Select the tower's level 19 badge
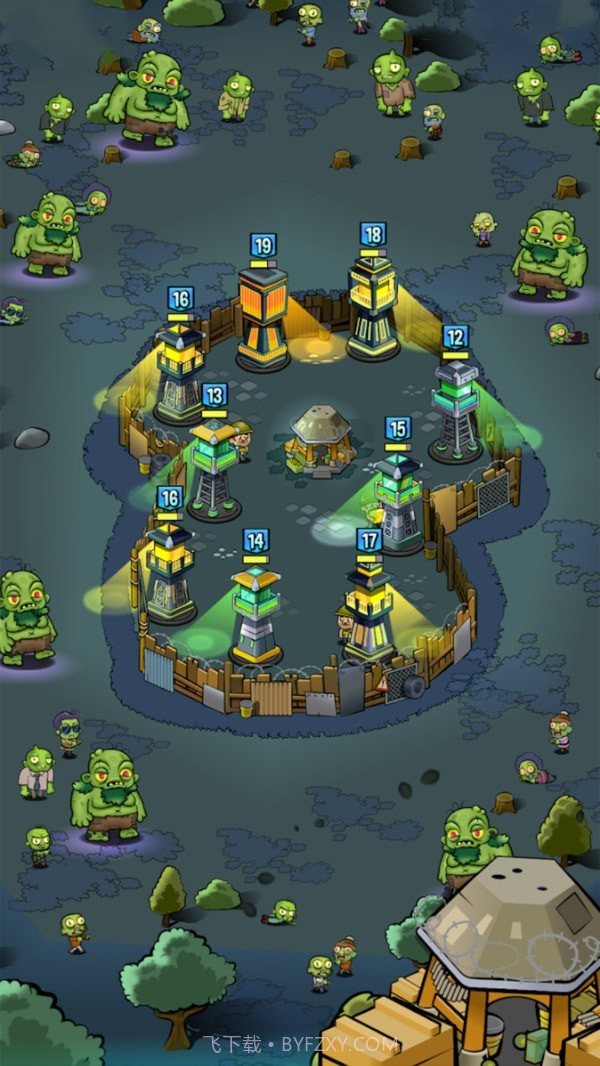This screenshot has height=1066, width=600. click(263, 246)
